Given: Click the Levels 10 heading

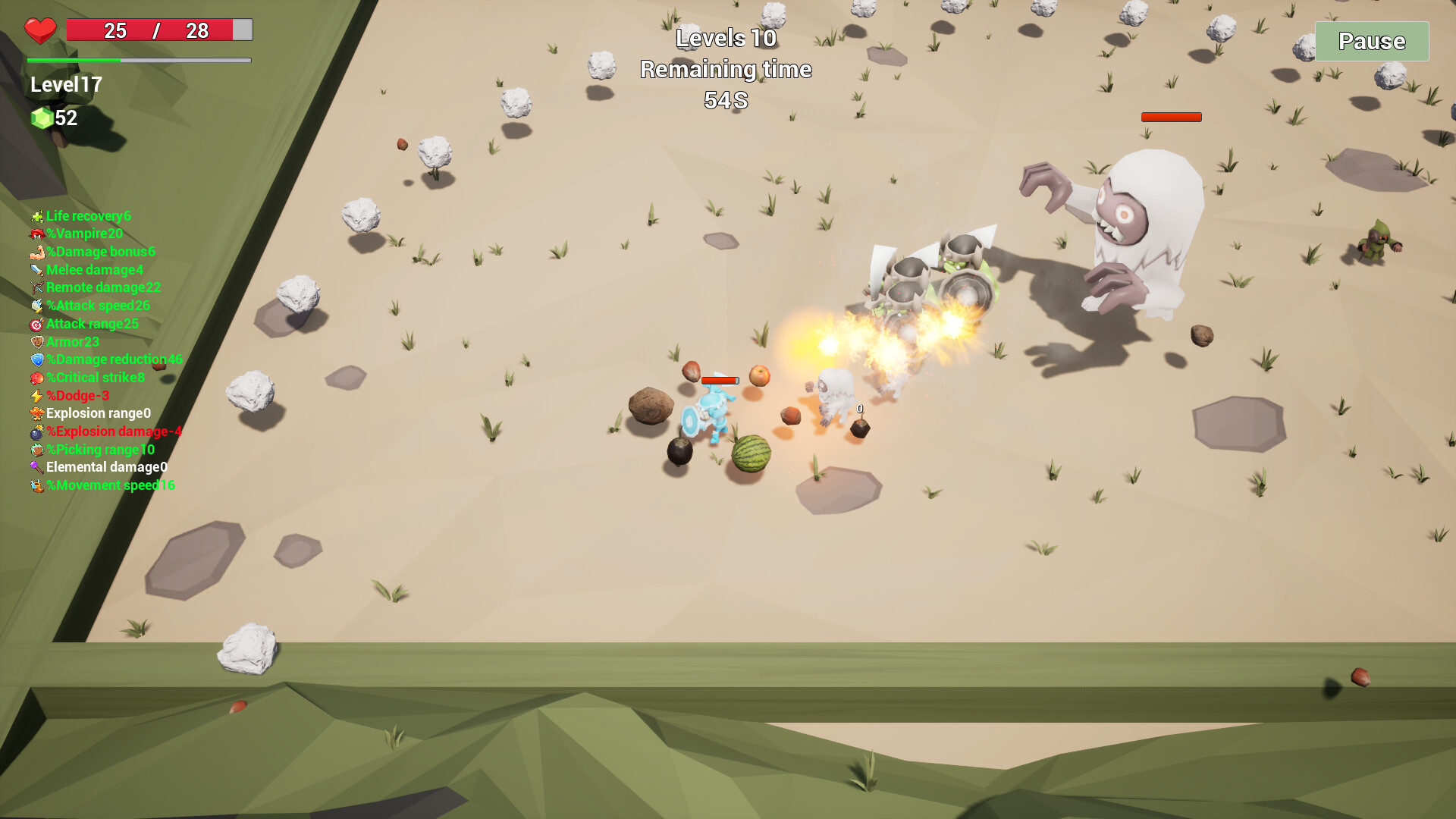Looking at the screenshot, I should [726, 38].
